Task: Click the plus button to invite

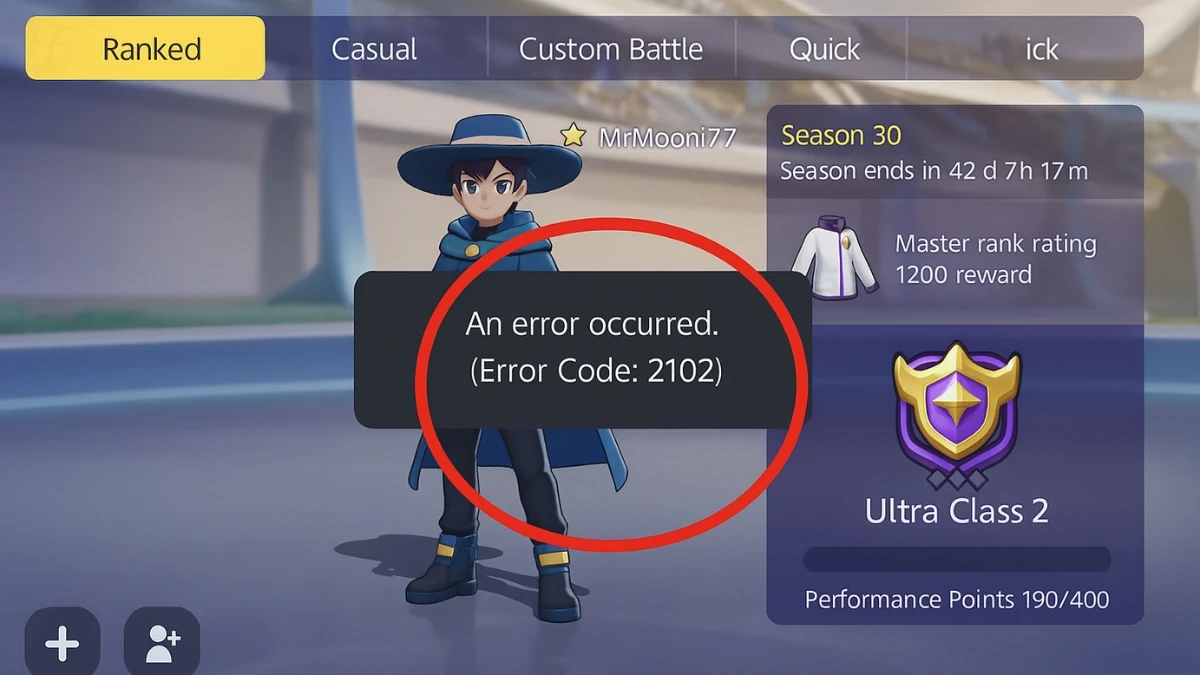Action: 62,644
